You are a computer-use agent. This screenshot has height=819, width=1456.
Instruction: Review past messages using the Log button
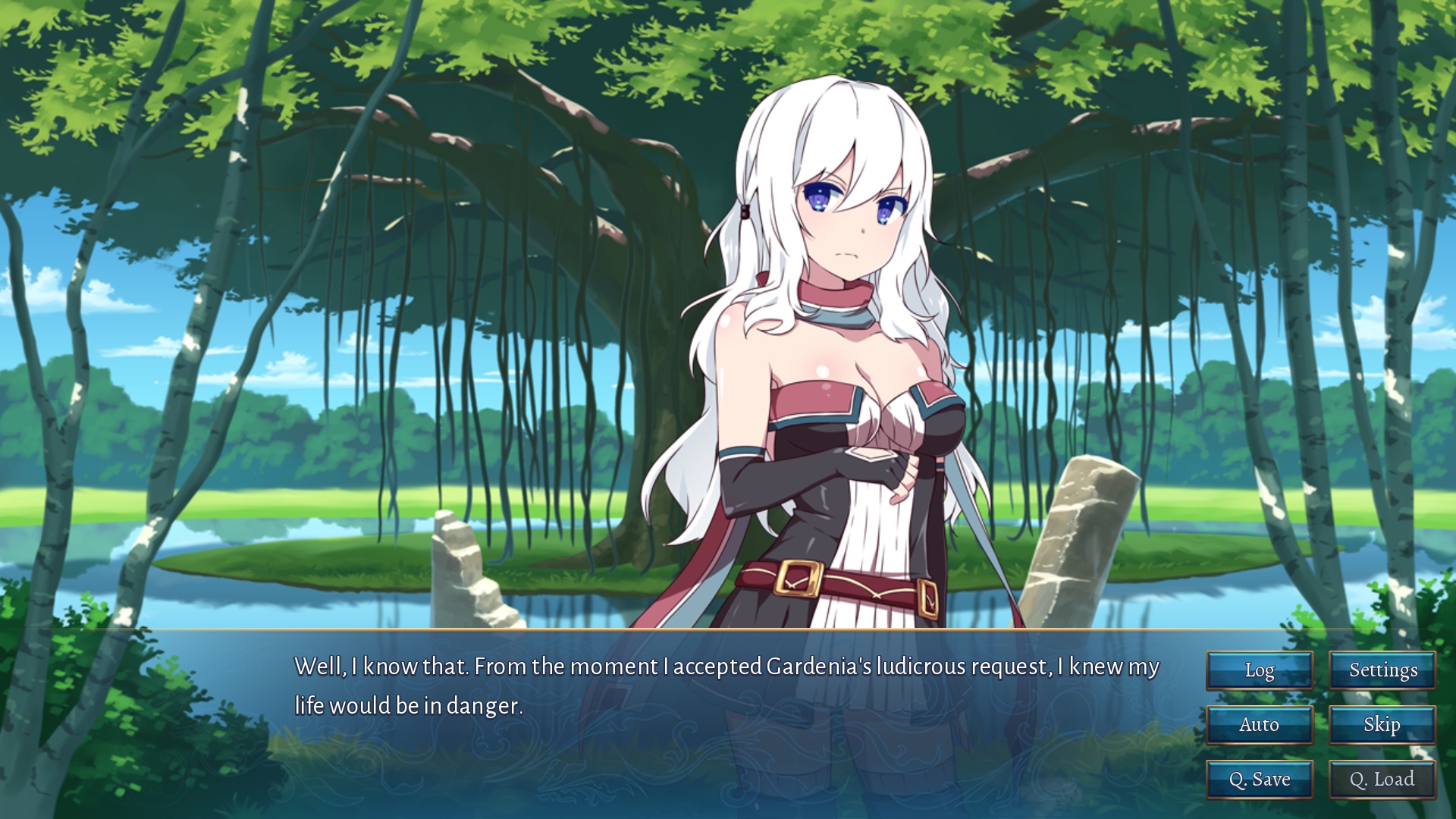pyautogui.click(x=1260, y=670)
